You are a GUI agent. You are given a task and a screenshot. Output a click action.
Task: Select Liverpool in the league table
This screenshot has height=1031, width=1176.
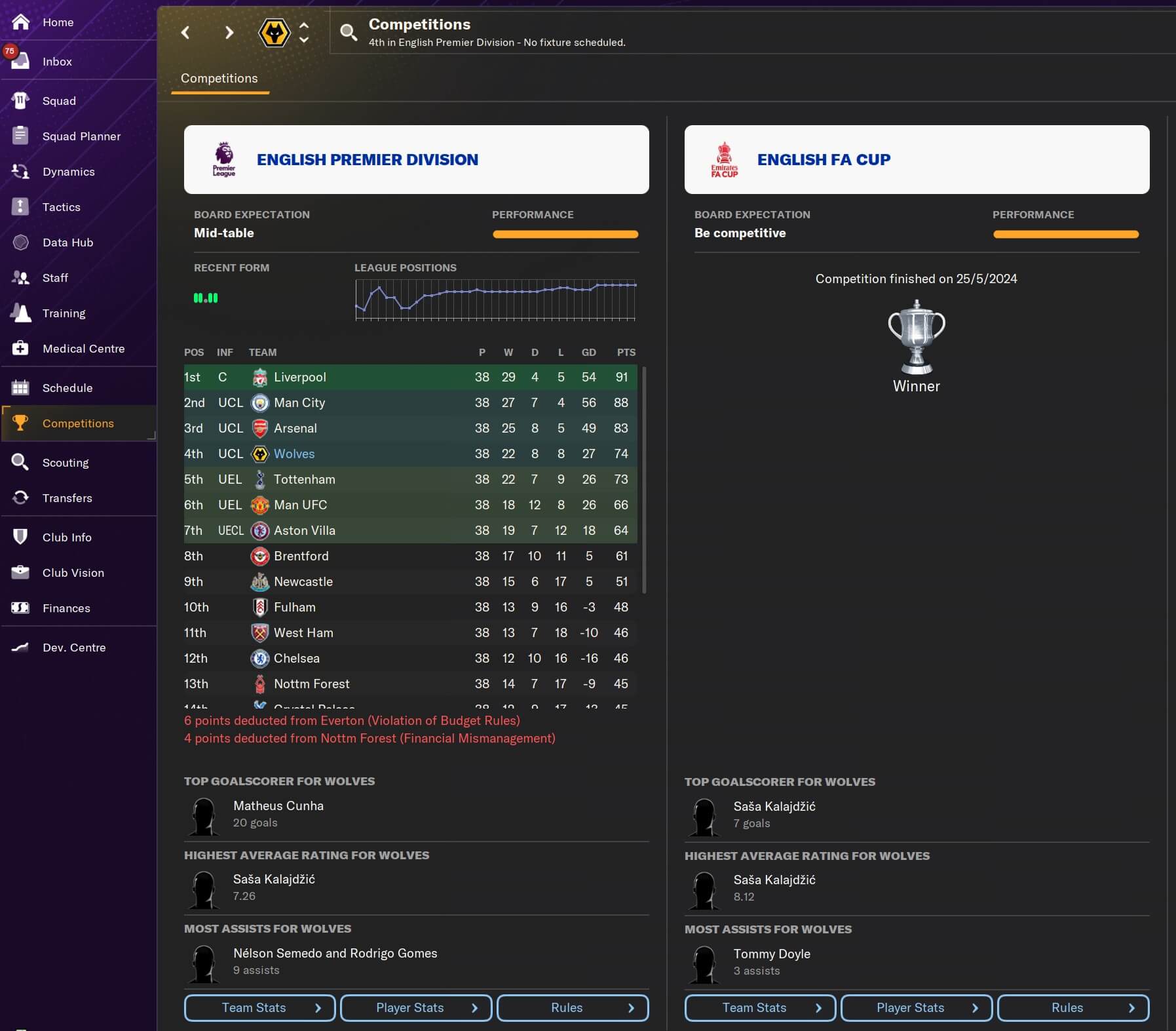point(299,378)
